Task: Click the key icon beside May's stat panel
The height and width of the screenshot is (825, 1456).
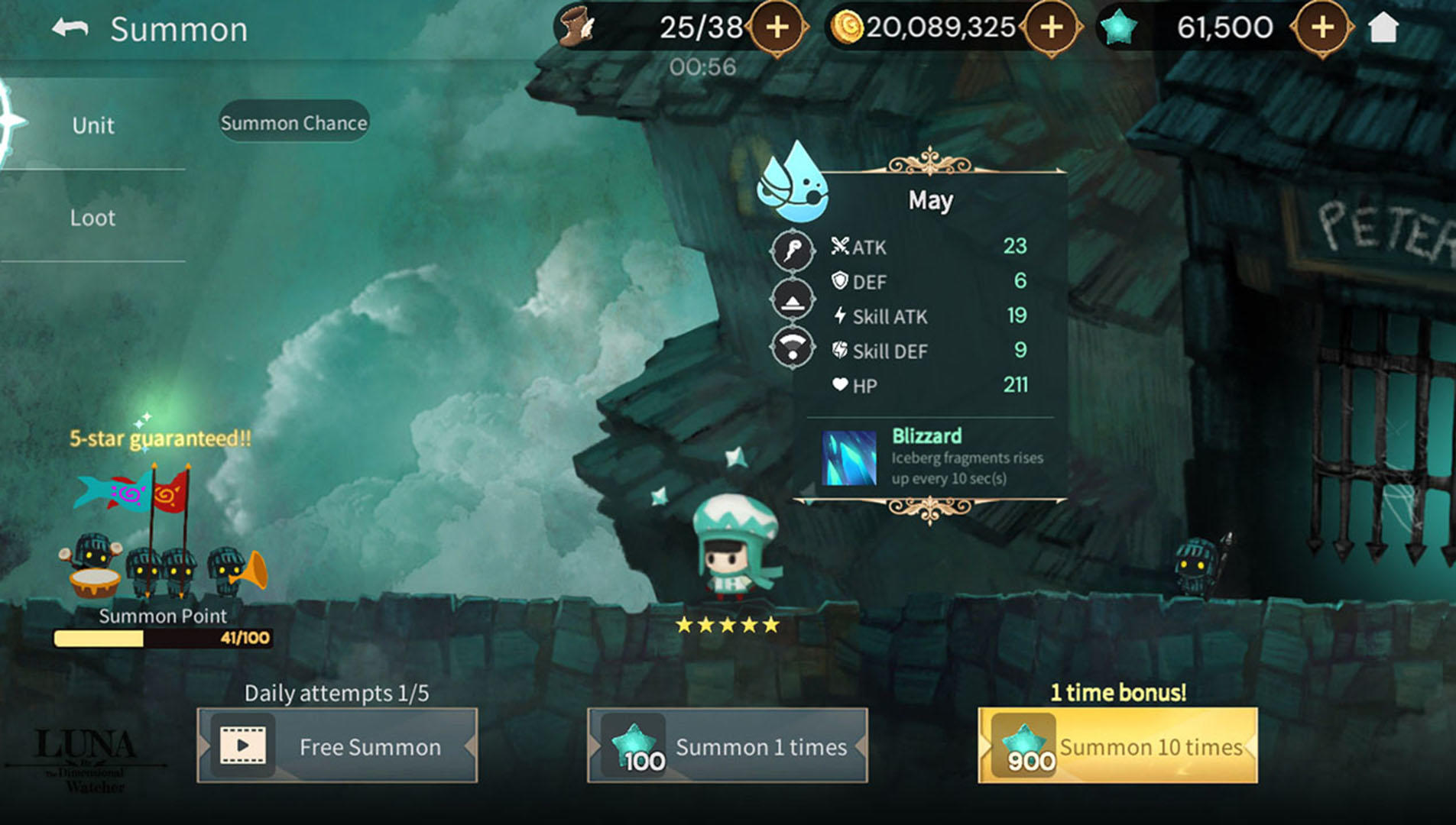Action: click(x=793, y=249)
